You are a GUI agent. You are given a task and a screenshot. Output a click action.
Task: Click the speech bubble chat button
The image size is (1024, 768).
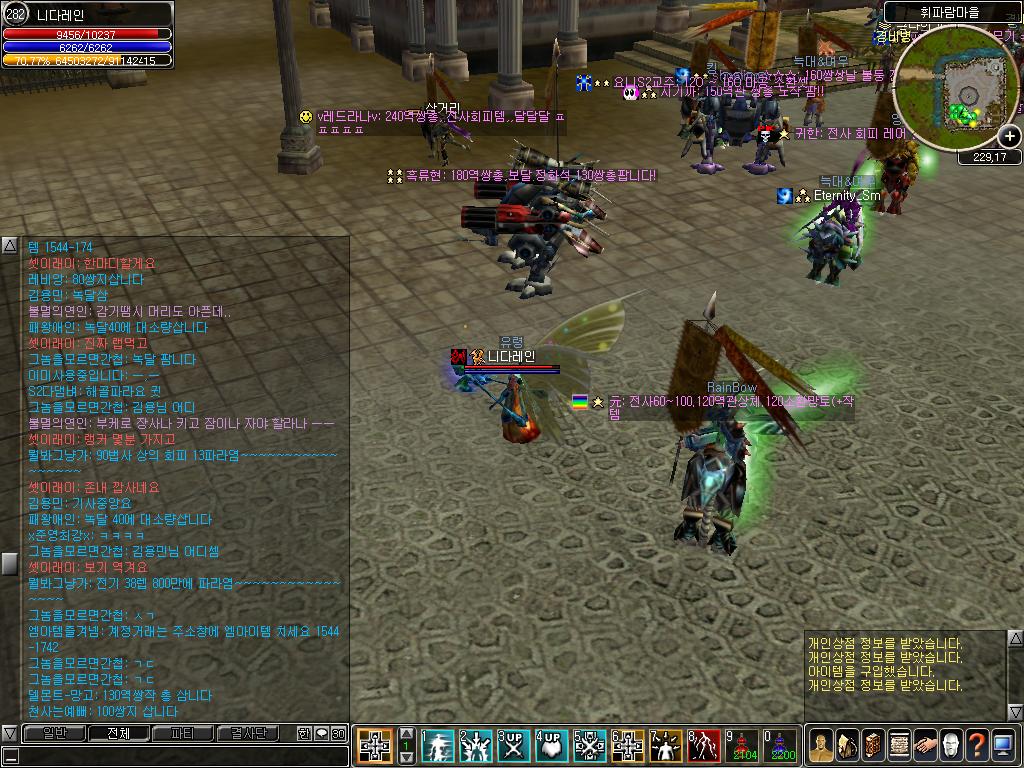pos(321,733)
